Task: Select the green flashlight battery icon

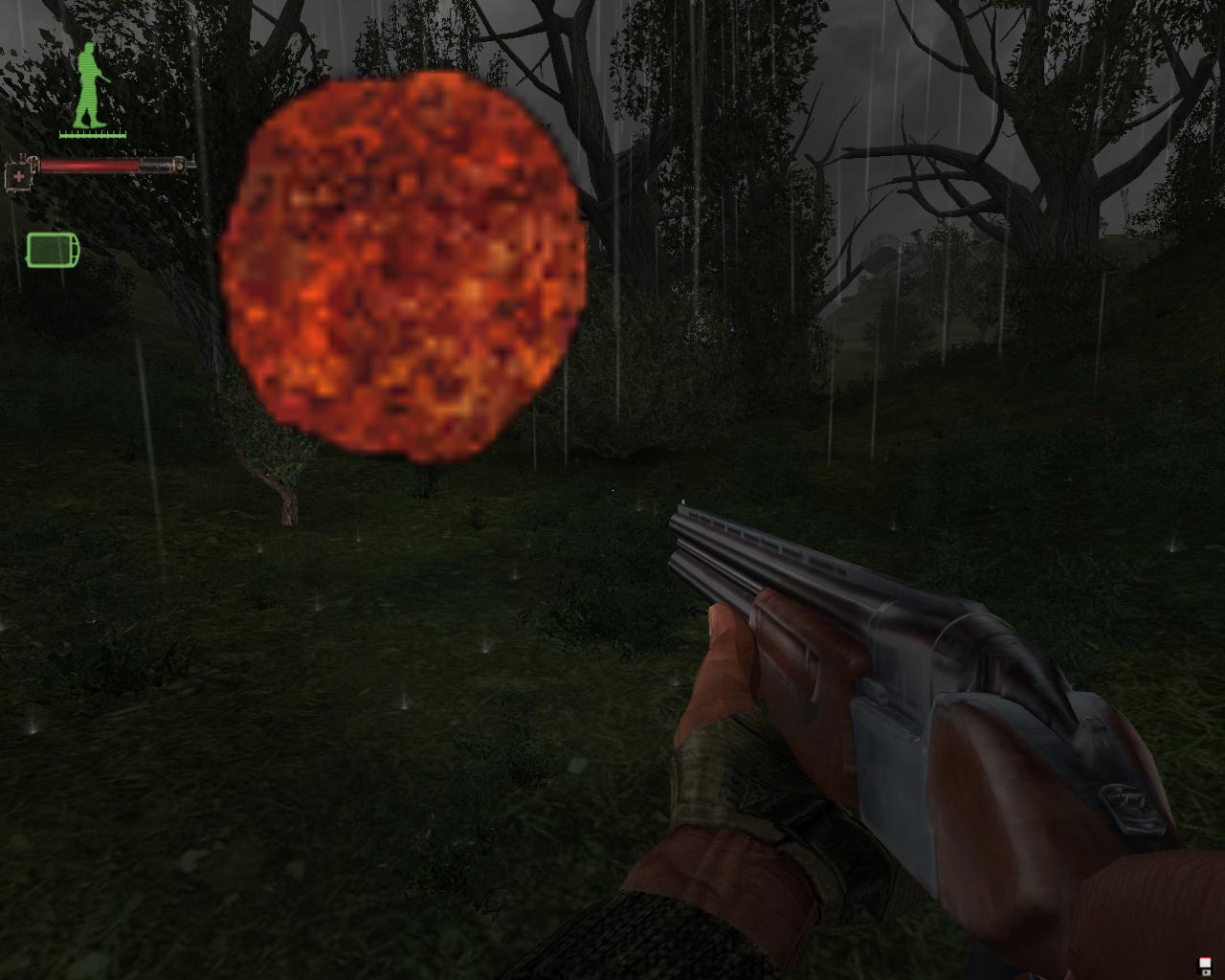Action: [53, 250]
